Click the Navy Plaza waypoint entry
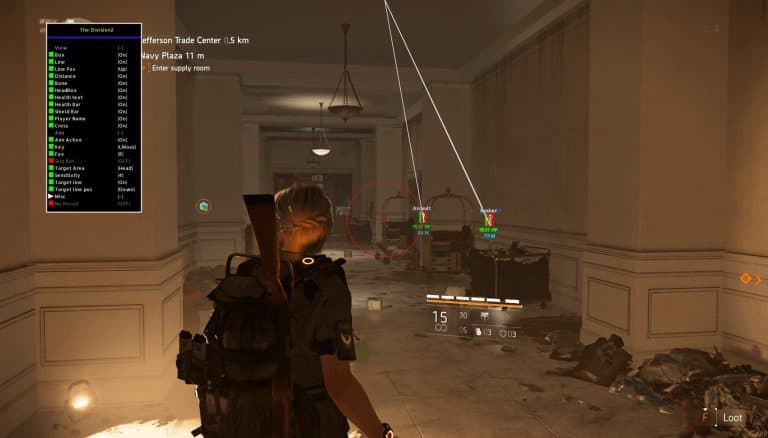This screenshot has height=438, width=768. 175,55
